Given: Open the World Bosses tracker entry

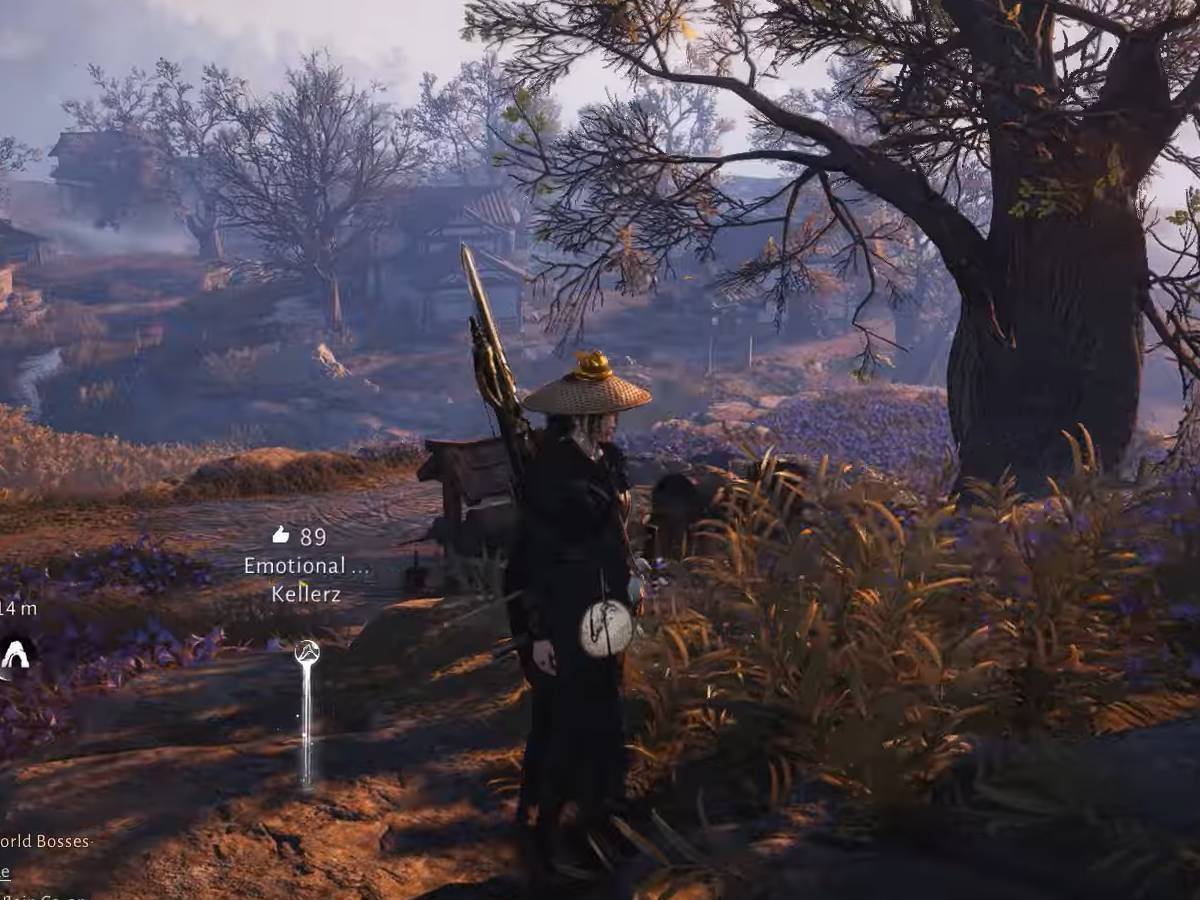Looking at the screenshot, I should [x=45, y=841].
